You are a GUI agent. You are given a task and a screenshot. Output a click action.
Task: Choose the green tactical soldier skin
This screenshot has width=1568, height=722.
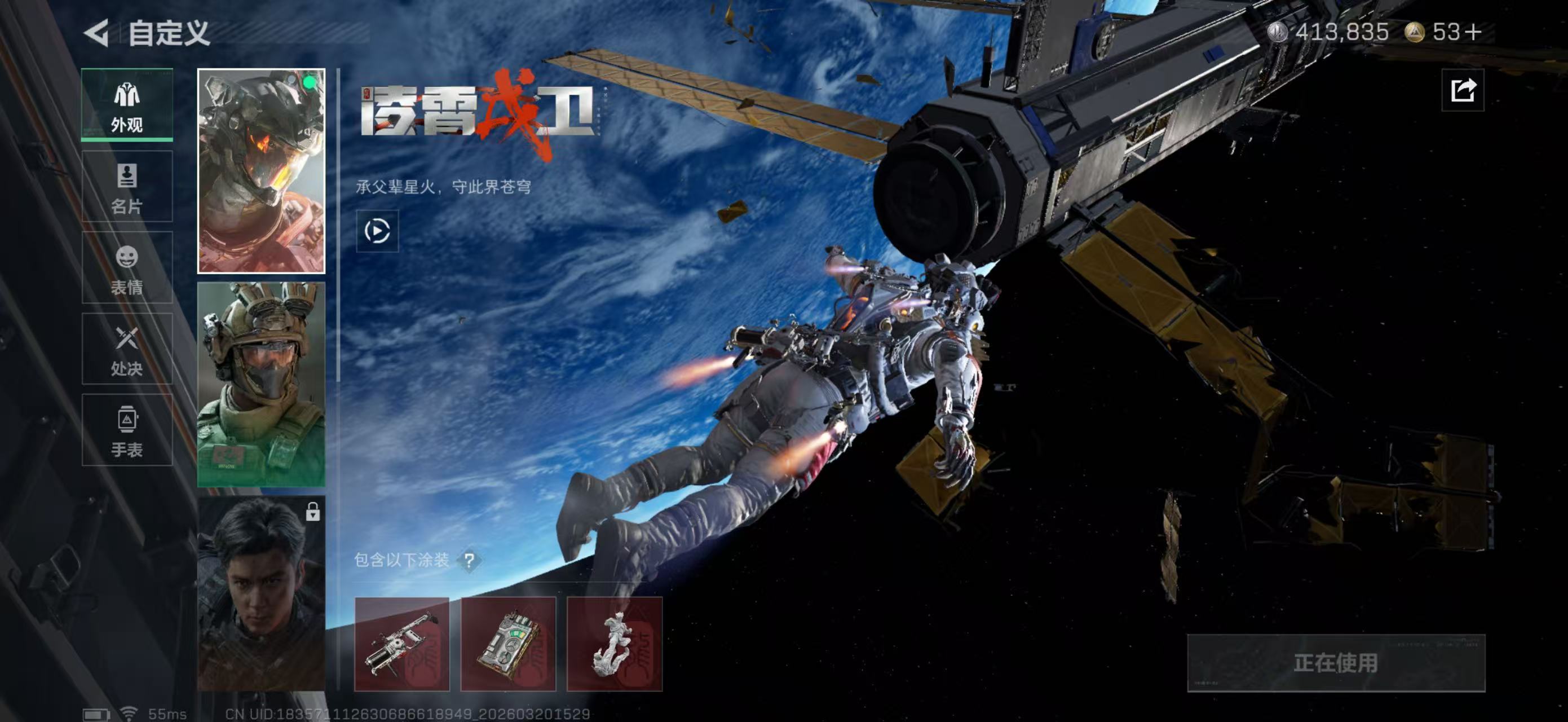[261, 384]
